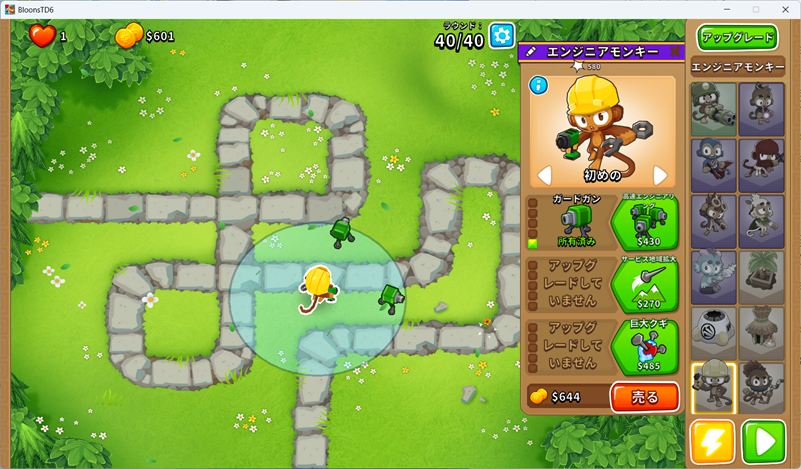
Task: Open the lightning bolt powers button
Action: coord(713,441)
